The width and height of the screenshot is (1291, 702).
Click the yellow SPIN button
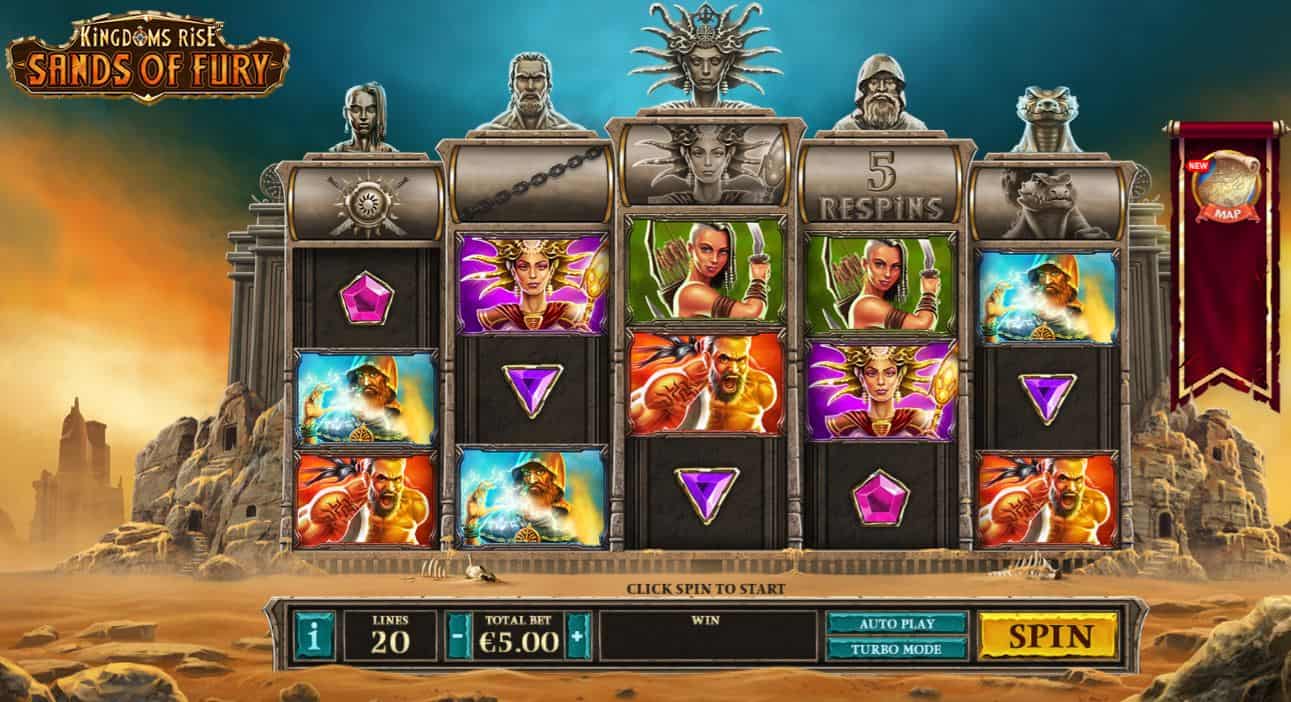(1047, 635)
